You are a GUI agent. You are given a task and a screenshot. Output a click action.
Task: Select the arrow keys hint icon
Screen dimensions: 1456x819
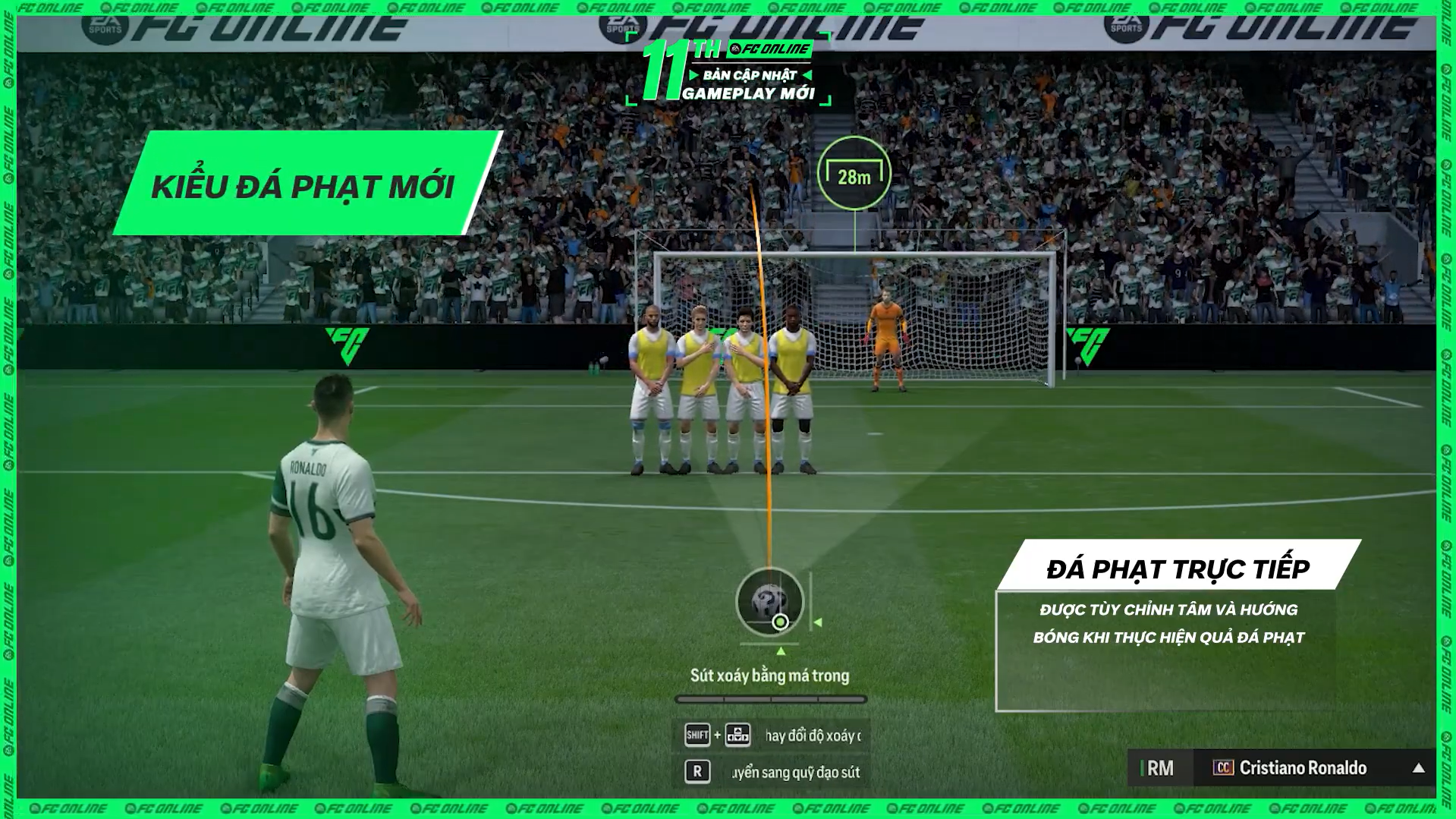click(737, 736)
